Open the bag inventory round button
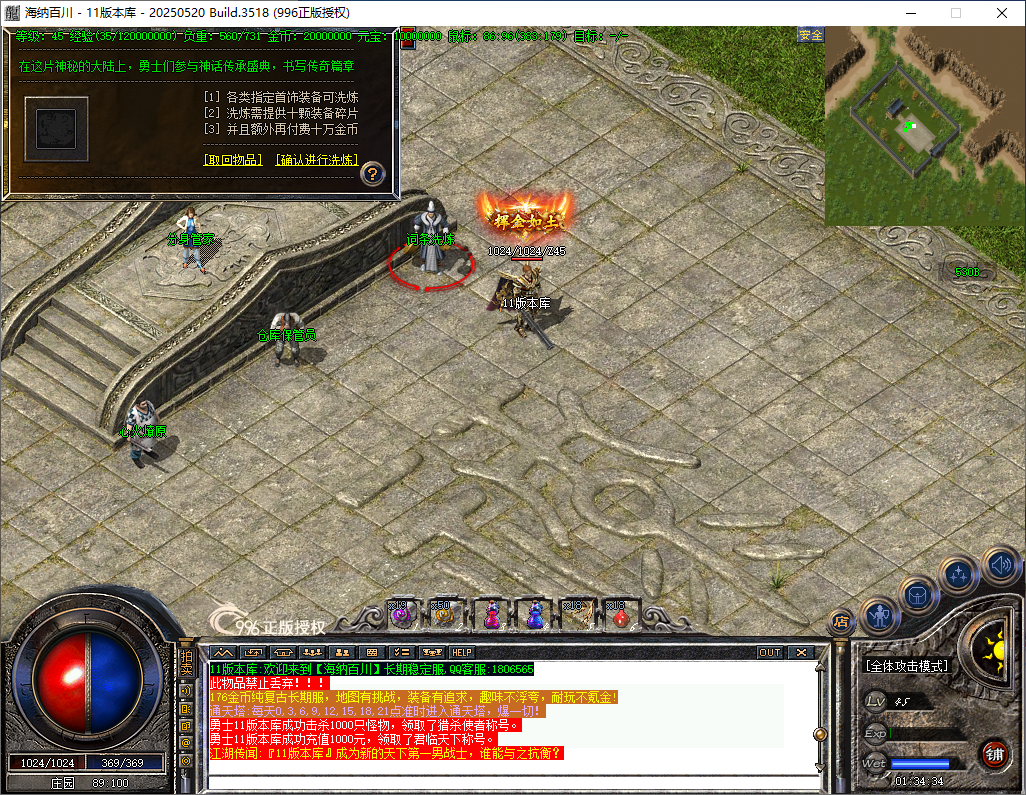The width and height of the screenshot is (1026, 795). [918, 595]
